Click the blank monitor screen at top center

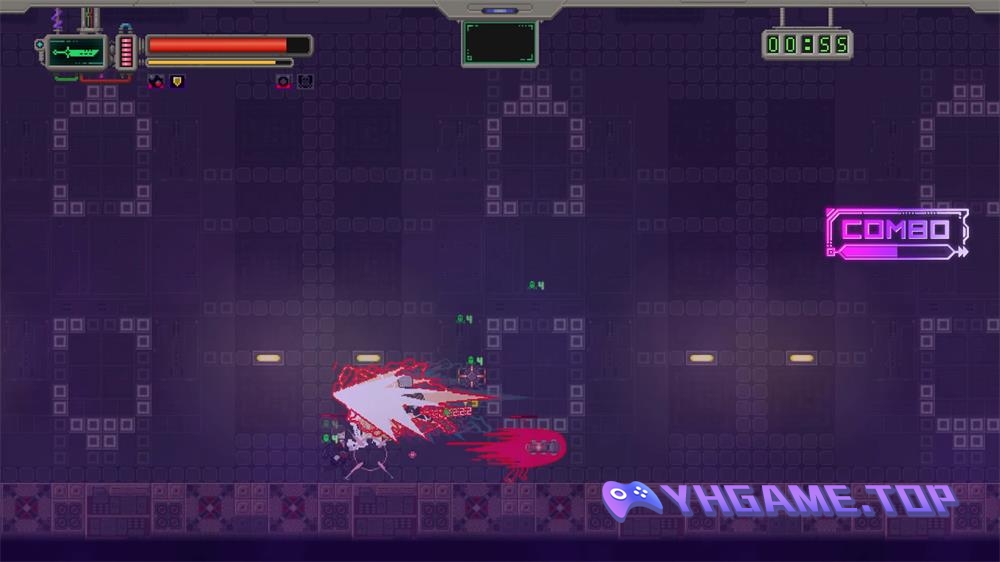click(499, 44)
